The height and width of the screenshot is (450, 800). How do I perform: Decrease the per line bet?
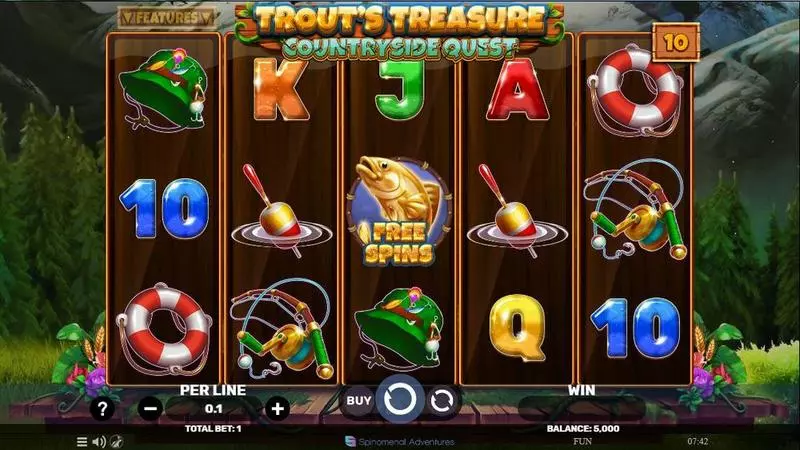pos(149,408)
